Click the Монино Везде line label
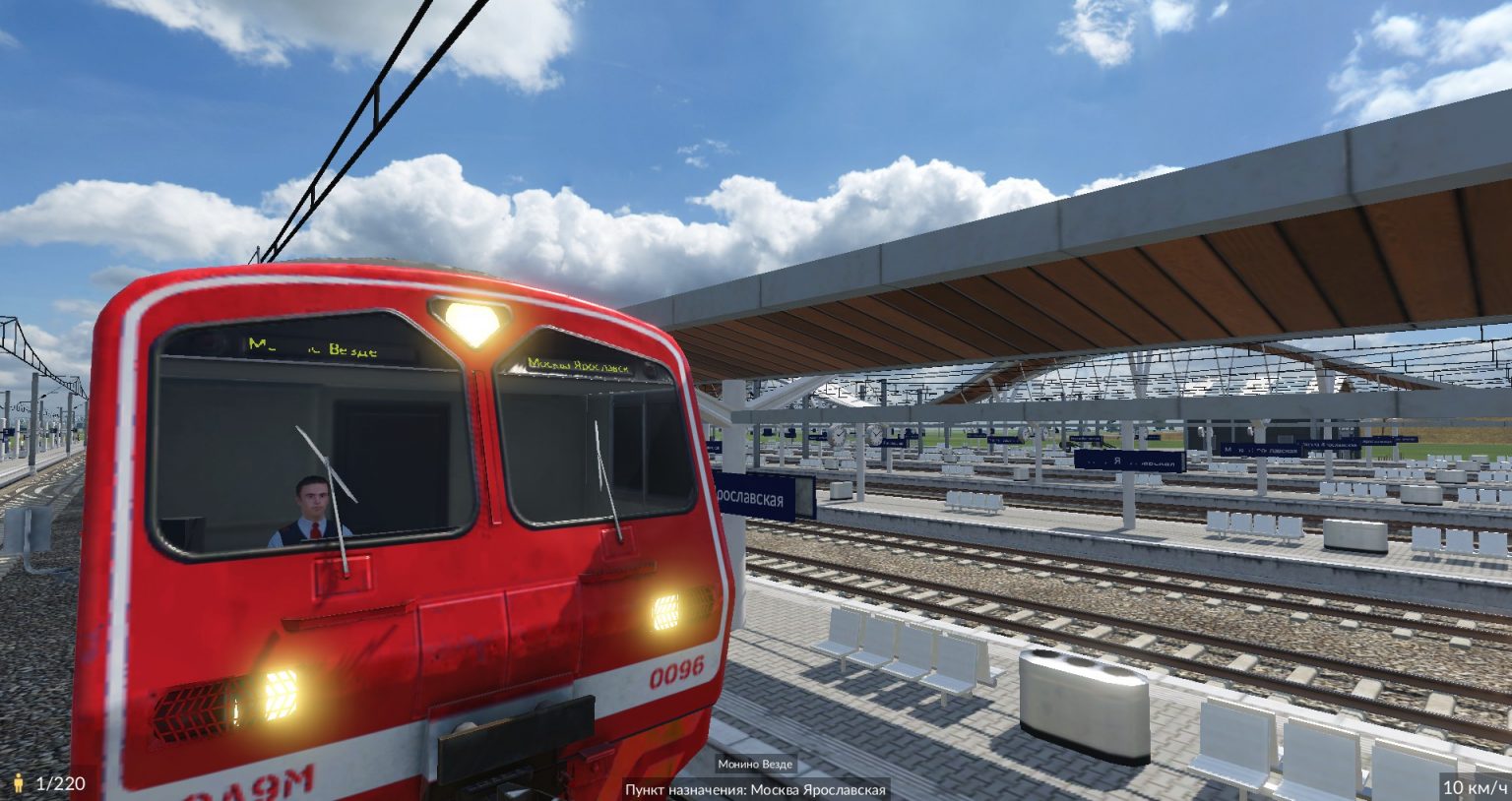 [x=755, y=765]
